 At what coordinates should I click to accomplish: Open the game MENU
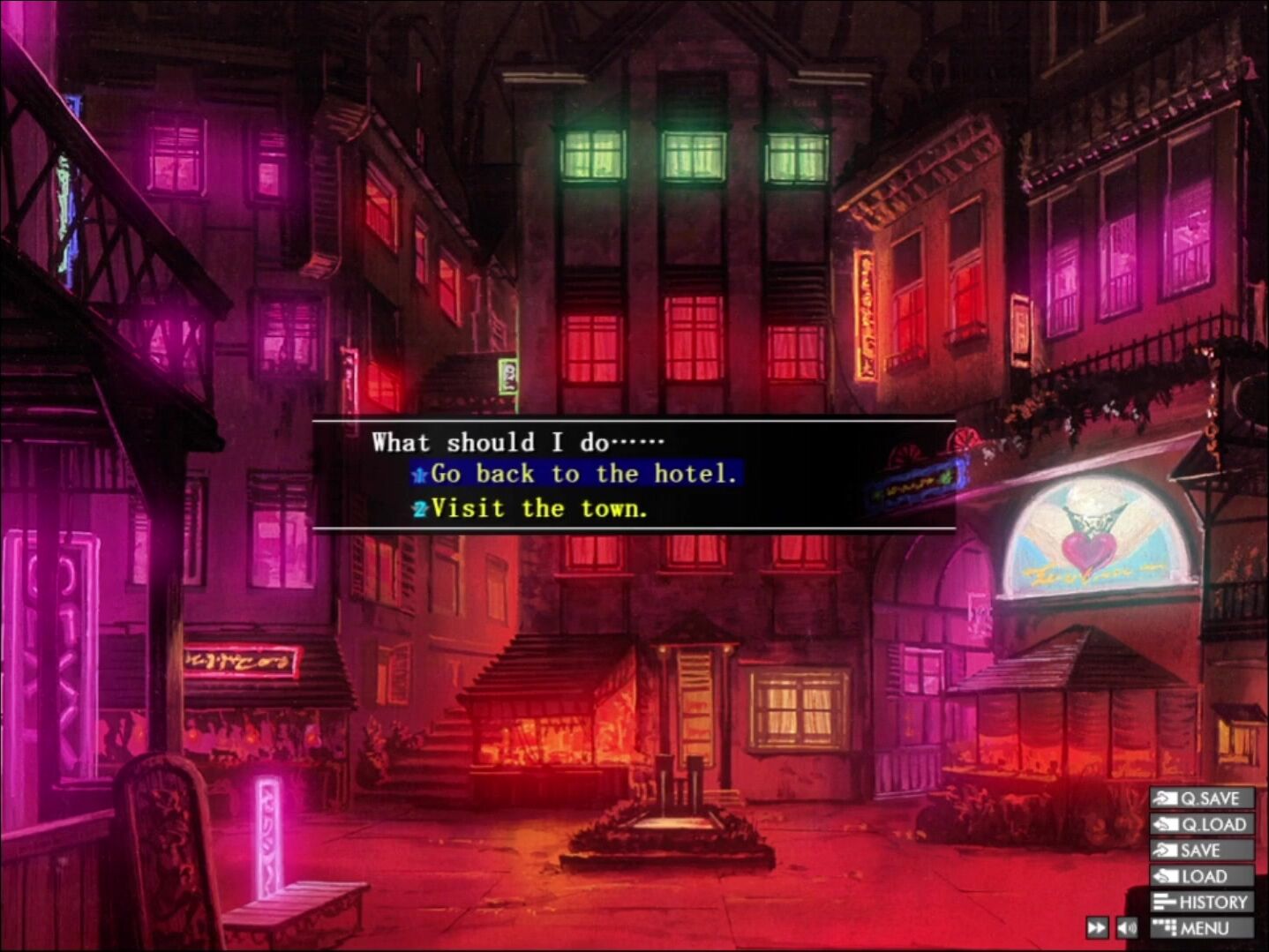1202,928
